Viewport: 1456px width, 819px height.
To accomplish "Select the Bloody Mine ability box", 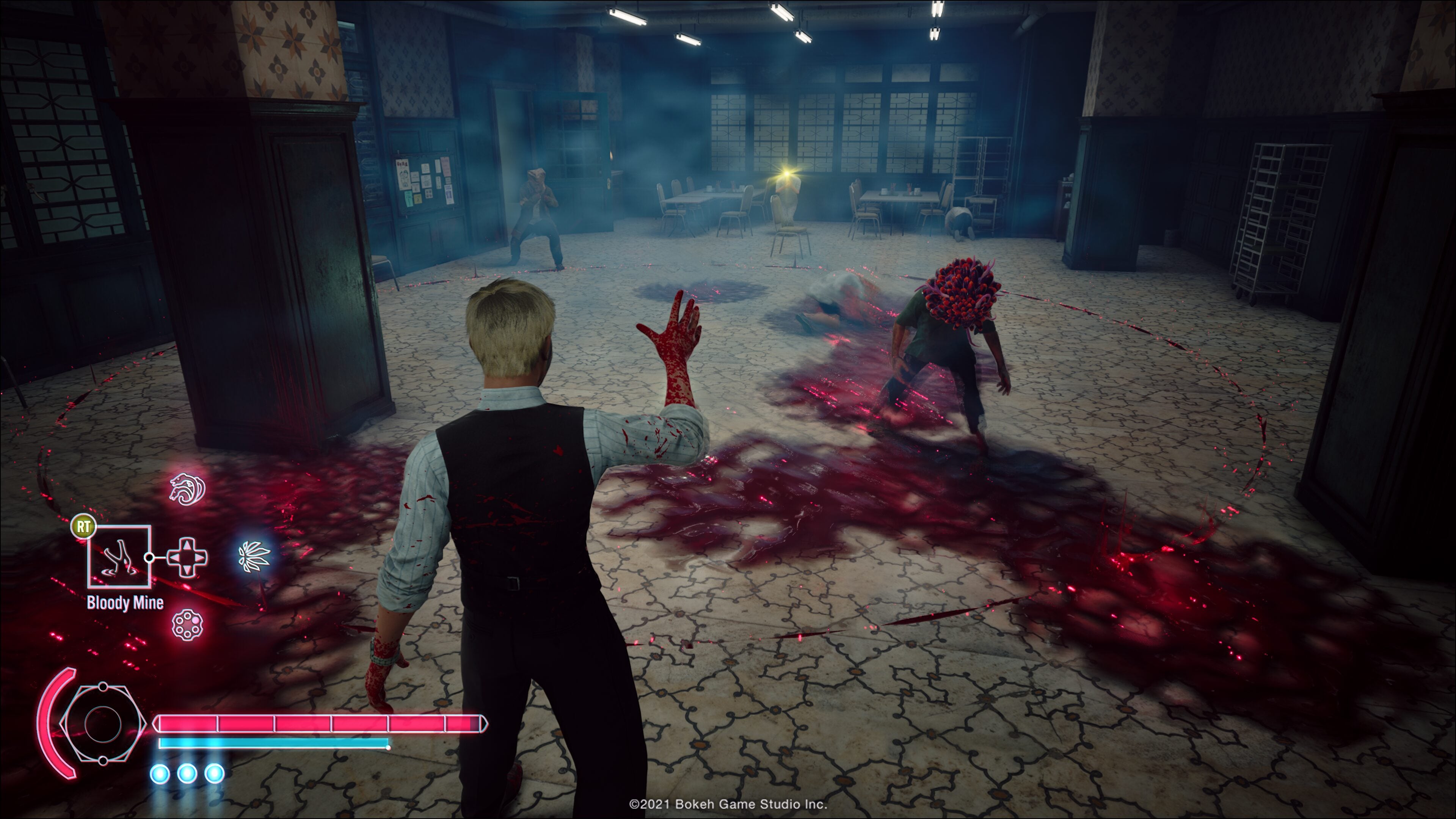I will pos(119,557).
